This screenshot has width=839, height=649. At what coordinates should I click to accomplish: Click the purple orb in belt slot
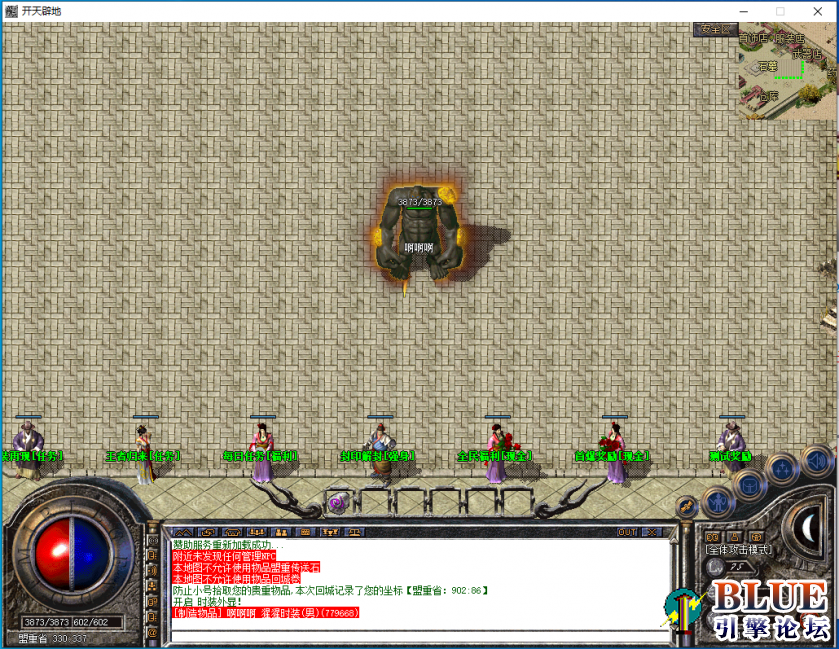337,503
